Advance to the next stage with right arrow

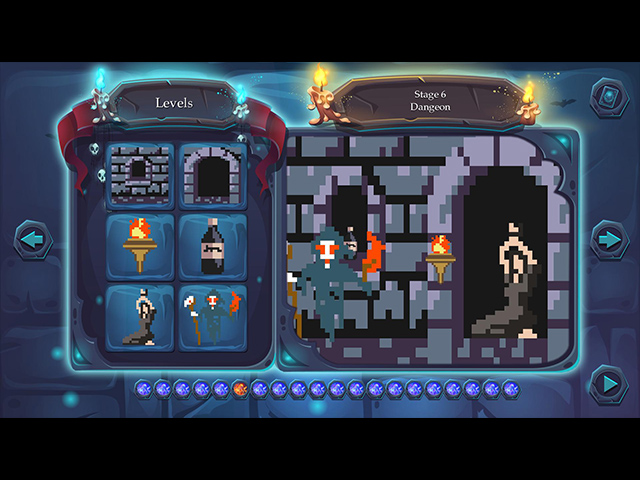click(x=607, y=240)
